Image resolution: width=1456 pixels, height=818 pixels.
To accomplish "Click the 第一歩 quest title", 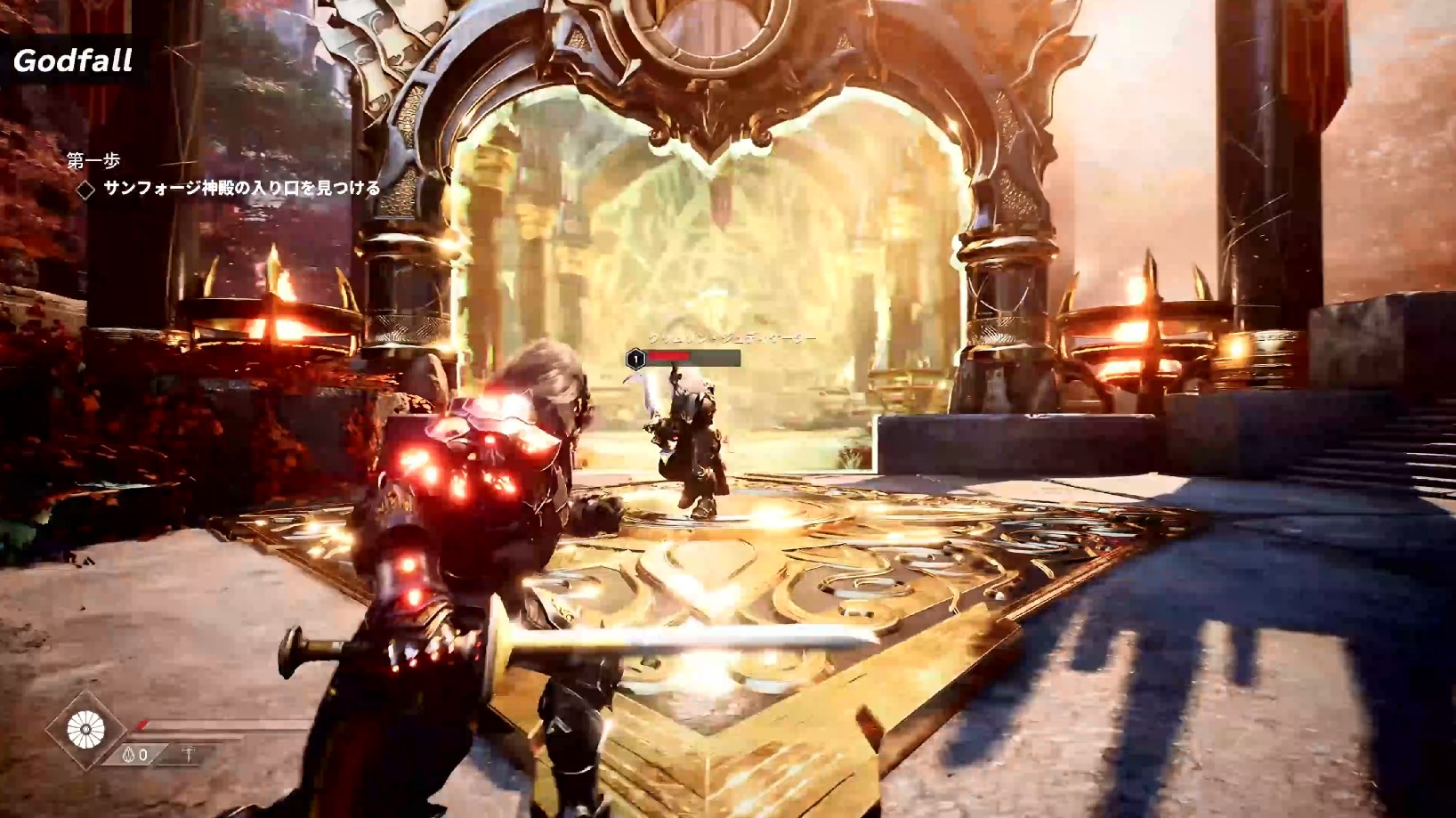I will click(x=93, y=160).
